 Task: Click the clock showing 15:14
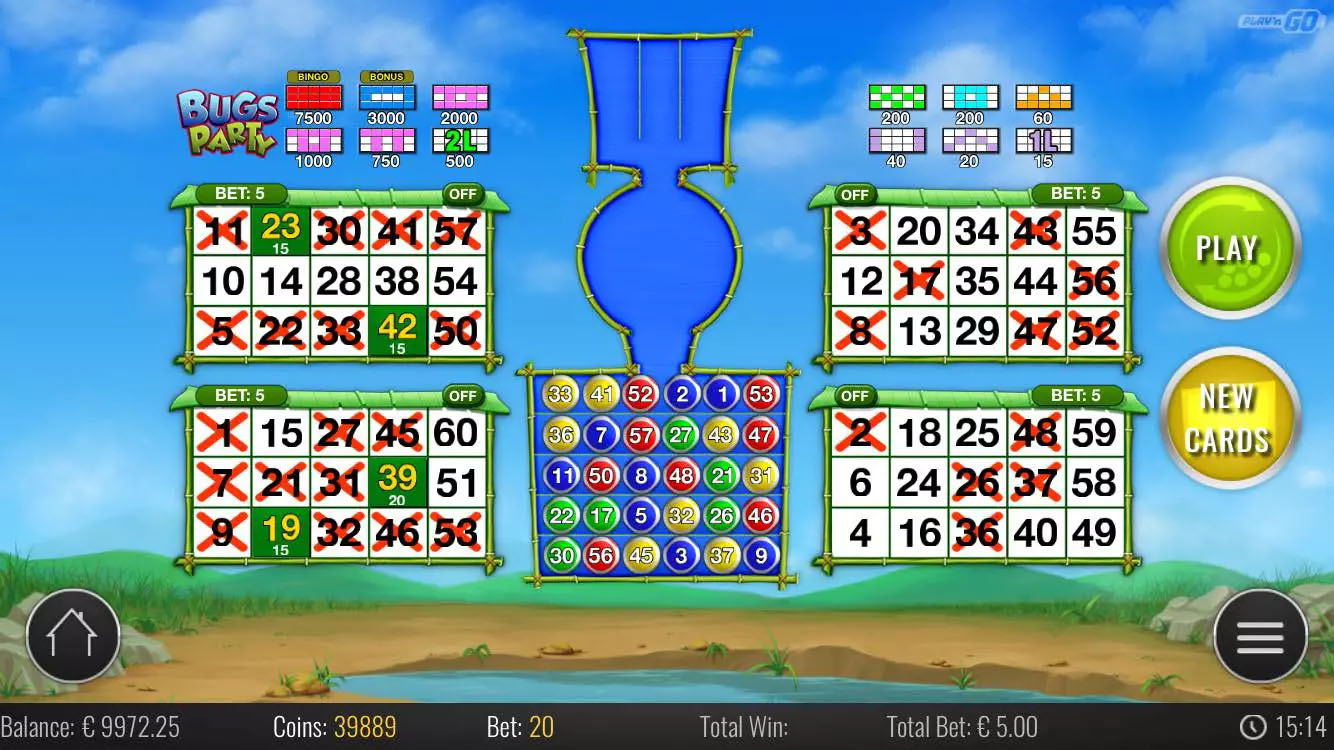tap(1283, 727)
